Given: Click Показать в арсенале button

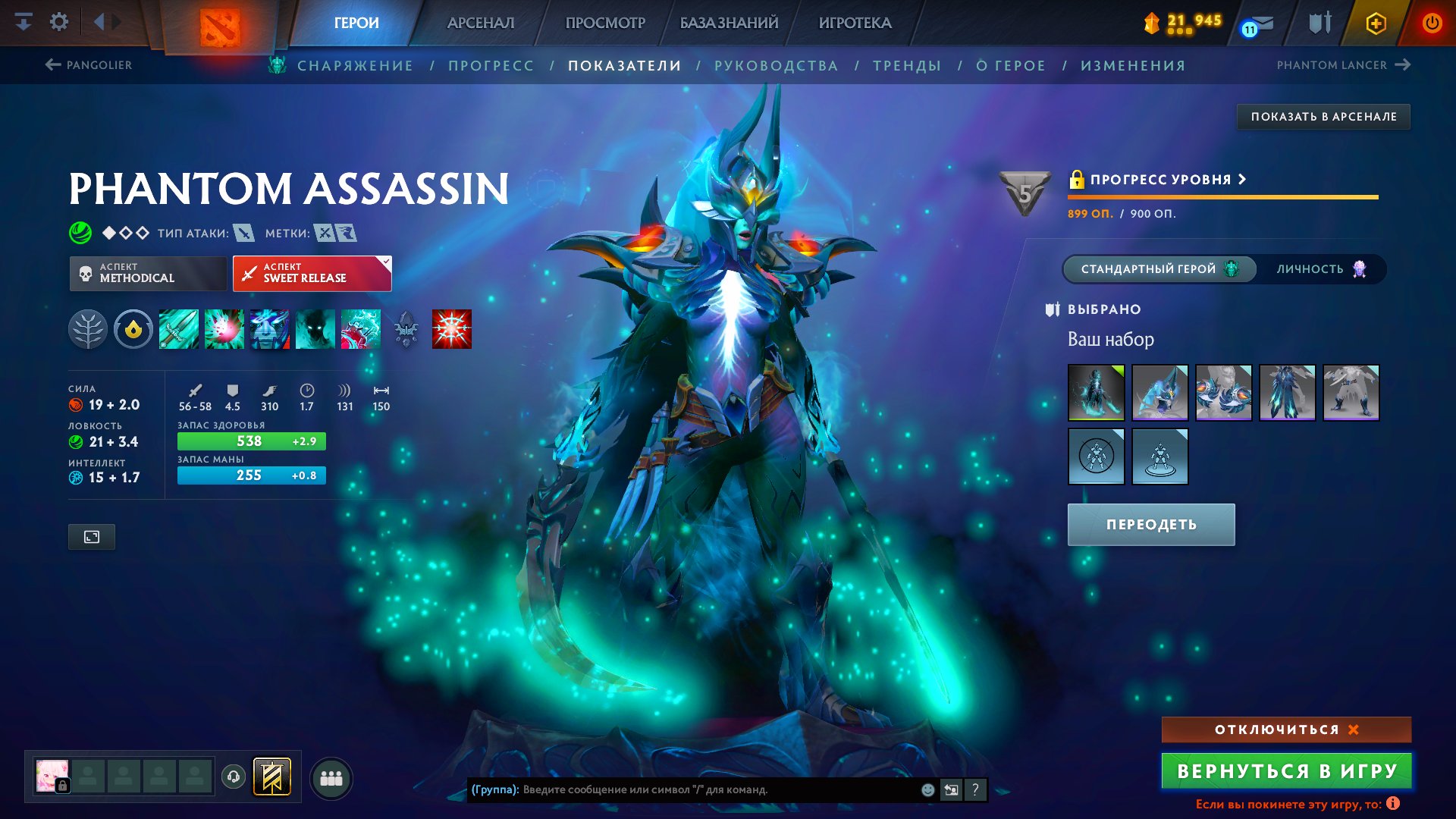Looking at the screenshot, I should pyautogui.click(x=1323, y=117).
